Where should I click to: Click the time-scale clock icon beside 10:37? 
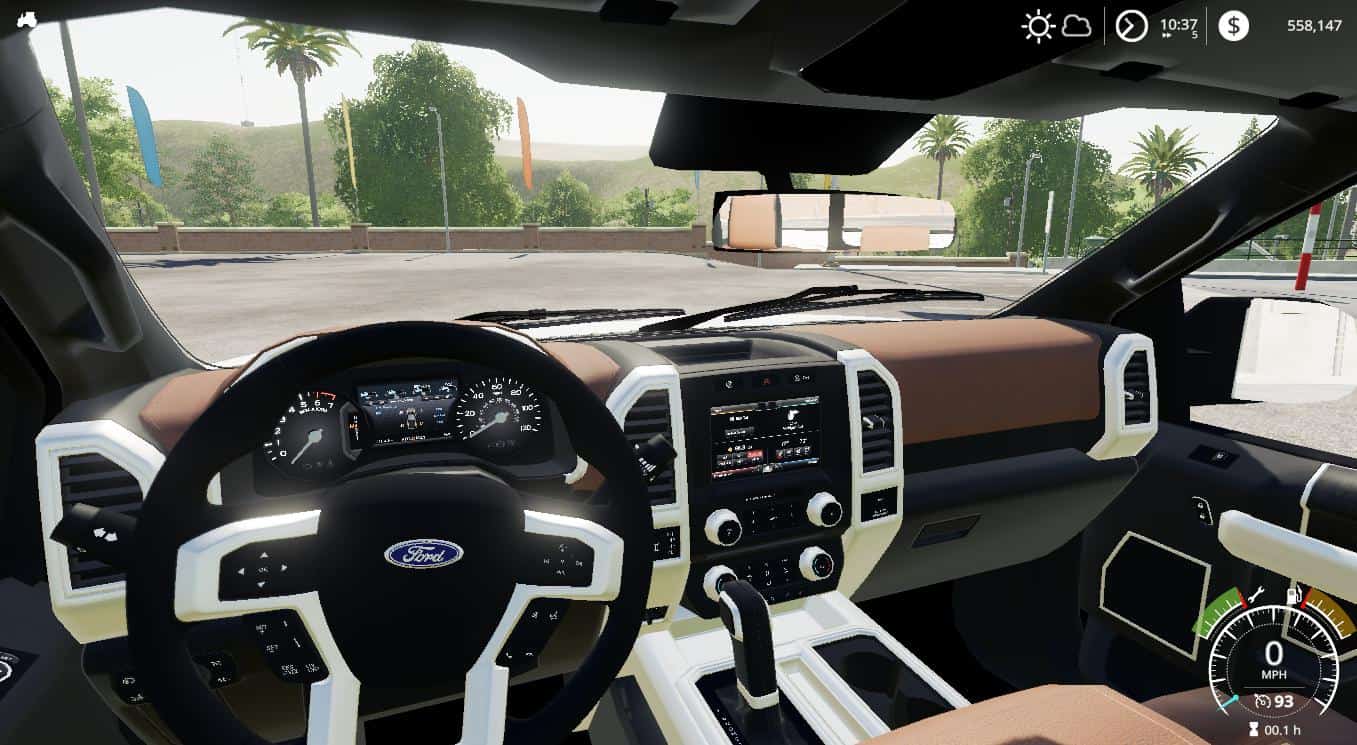pyautogui.click(x=1132, y=25)
